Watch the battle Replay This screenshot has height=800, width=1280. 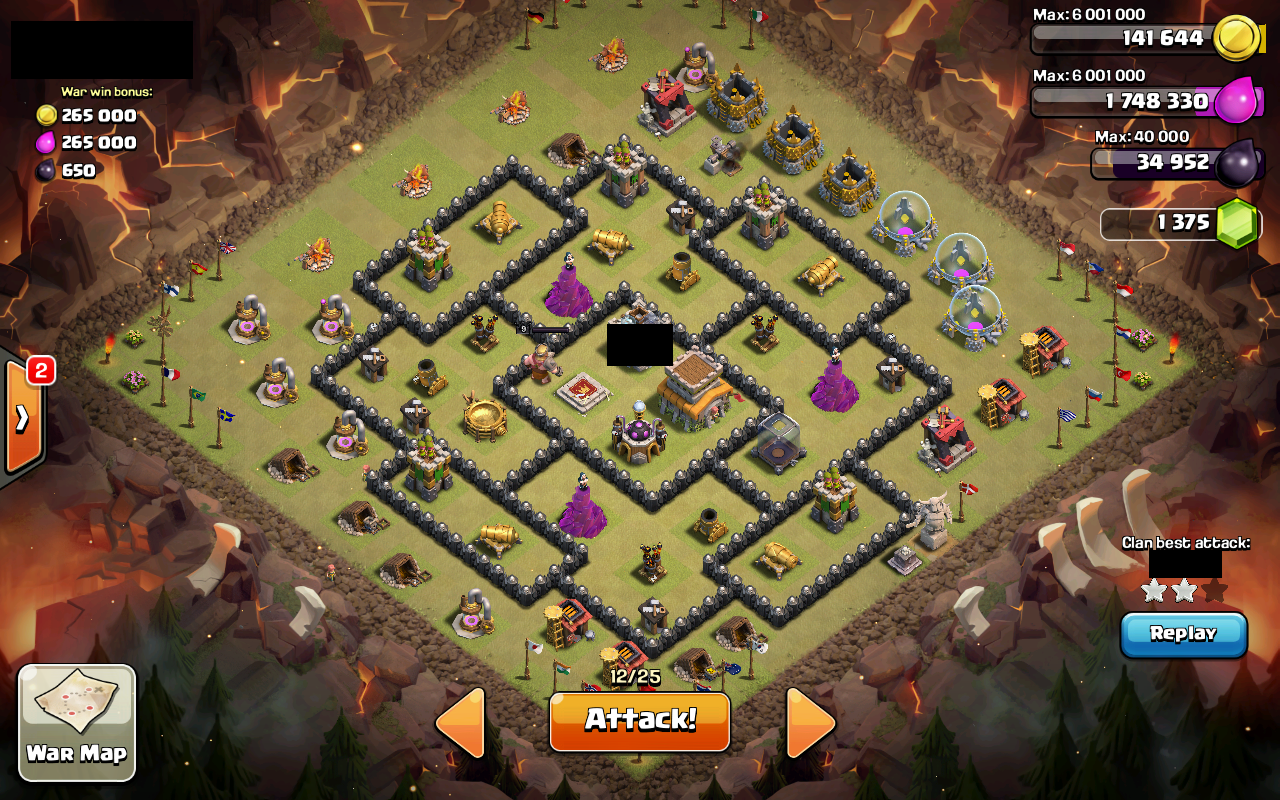point(1183,634)
